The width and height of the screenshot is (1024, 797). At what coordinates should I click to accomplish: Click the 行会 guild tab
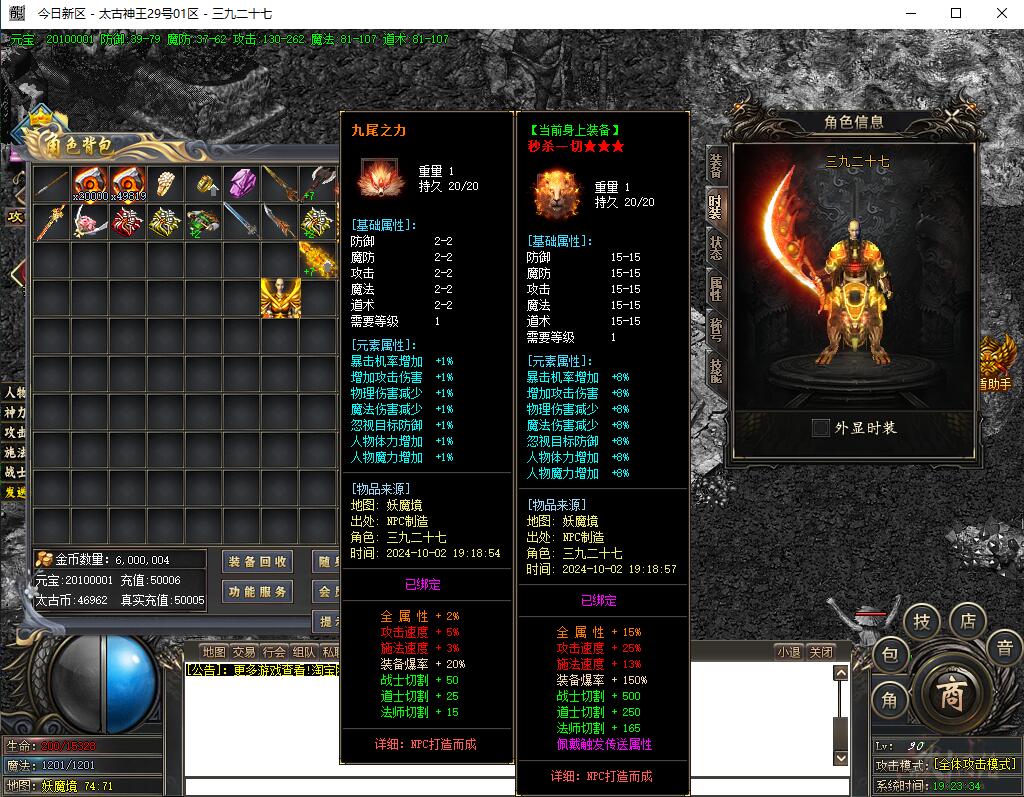click(x=275, y=652)
